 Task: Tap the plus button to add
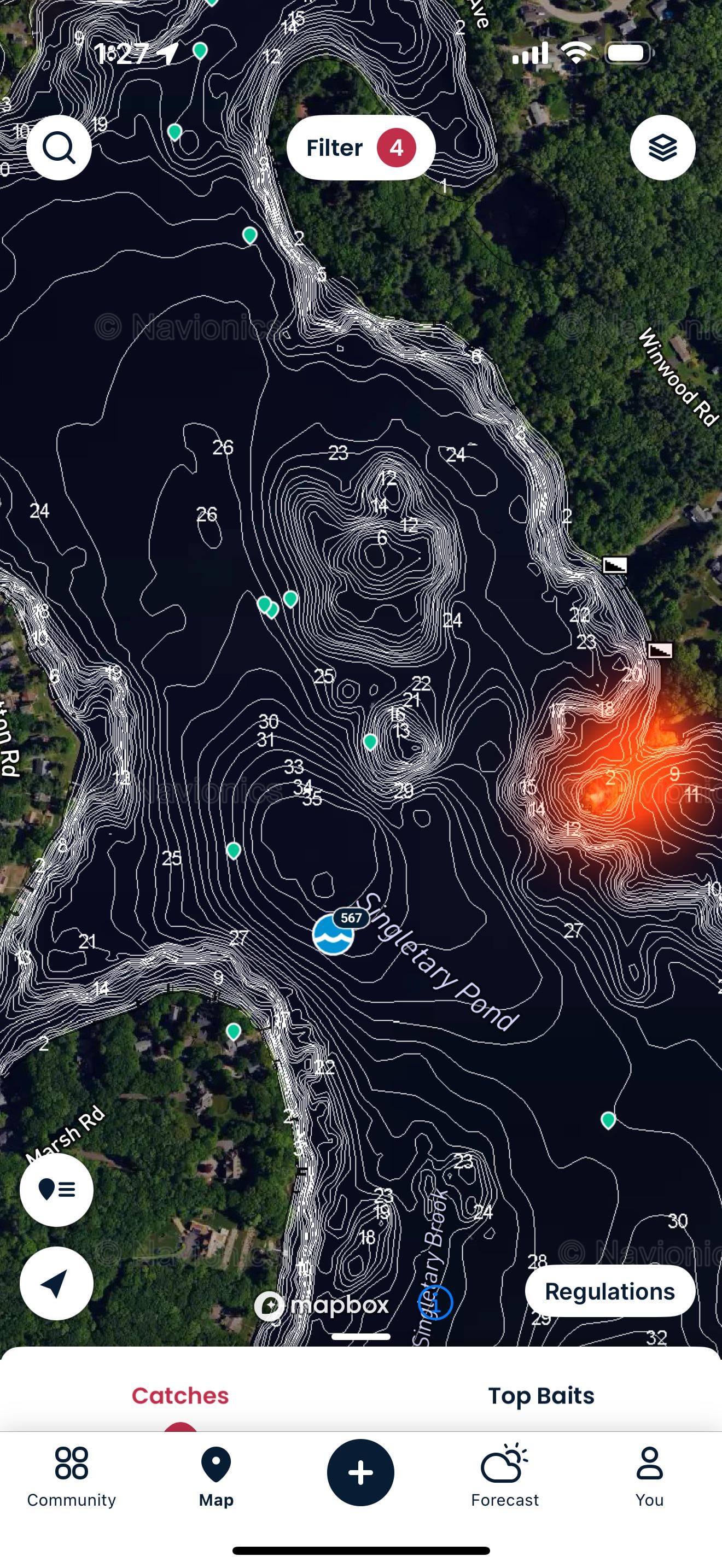(x=360, y=1472)
